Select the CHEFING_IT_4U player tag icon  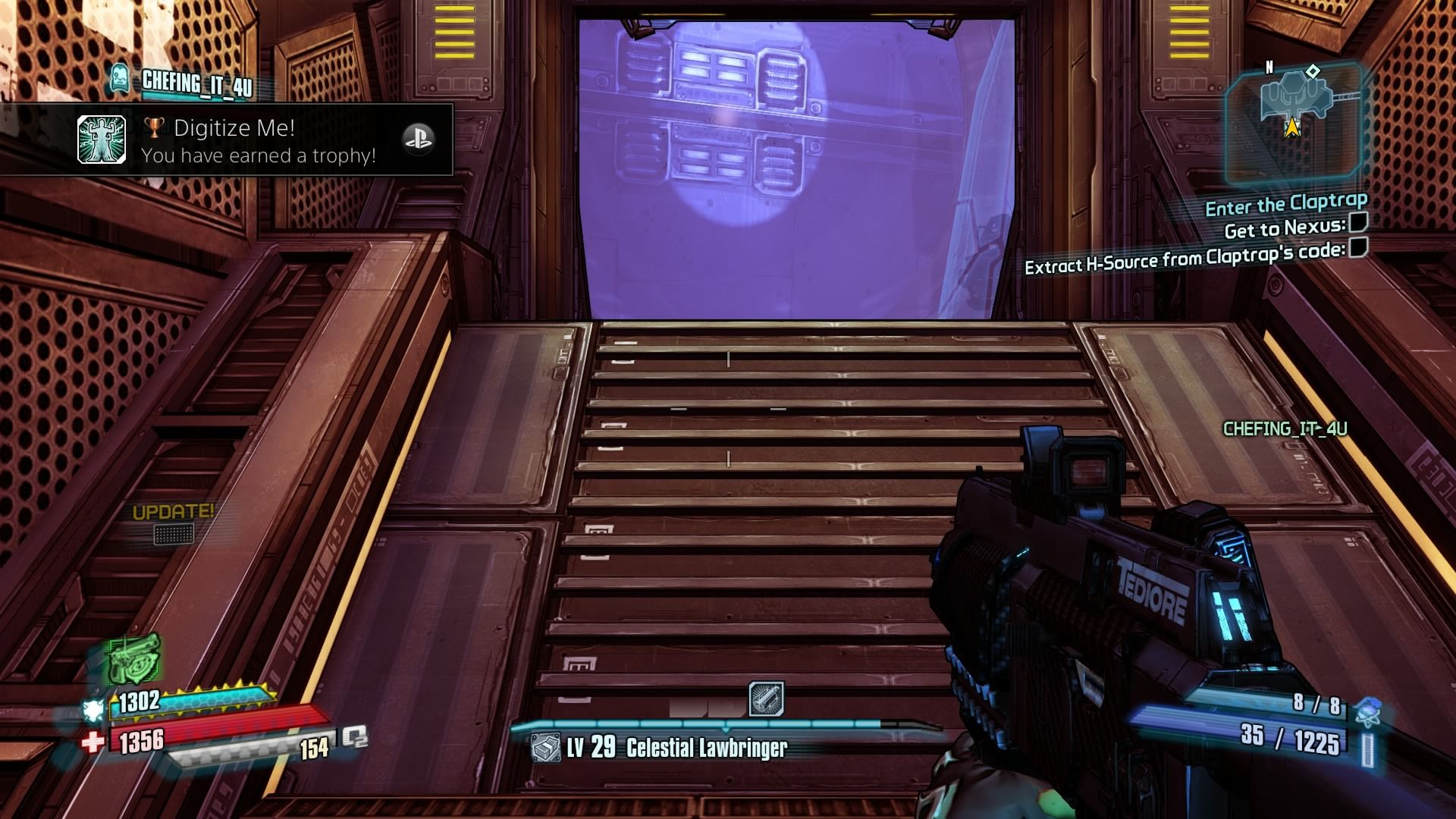(x=119, y=79)
